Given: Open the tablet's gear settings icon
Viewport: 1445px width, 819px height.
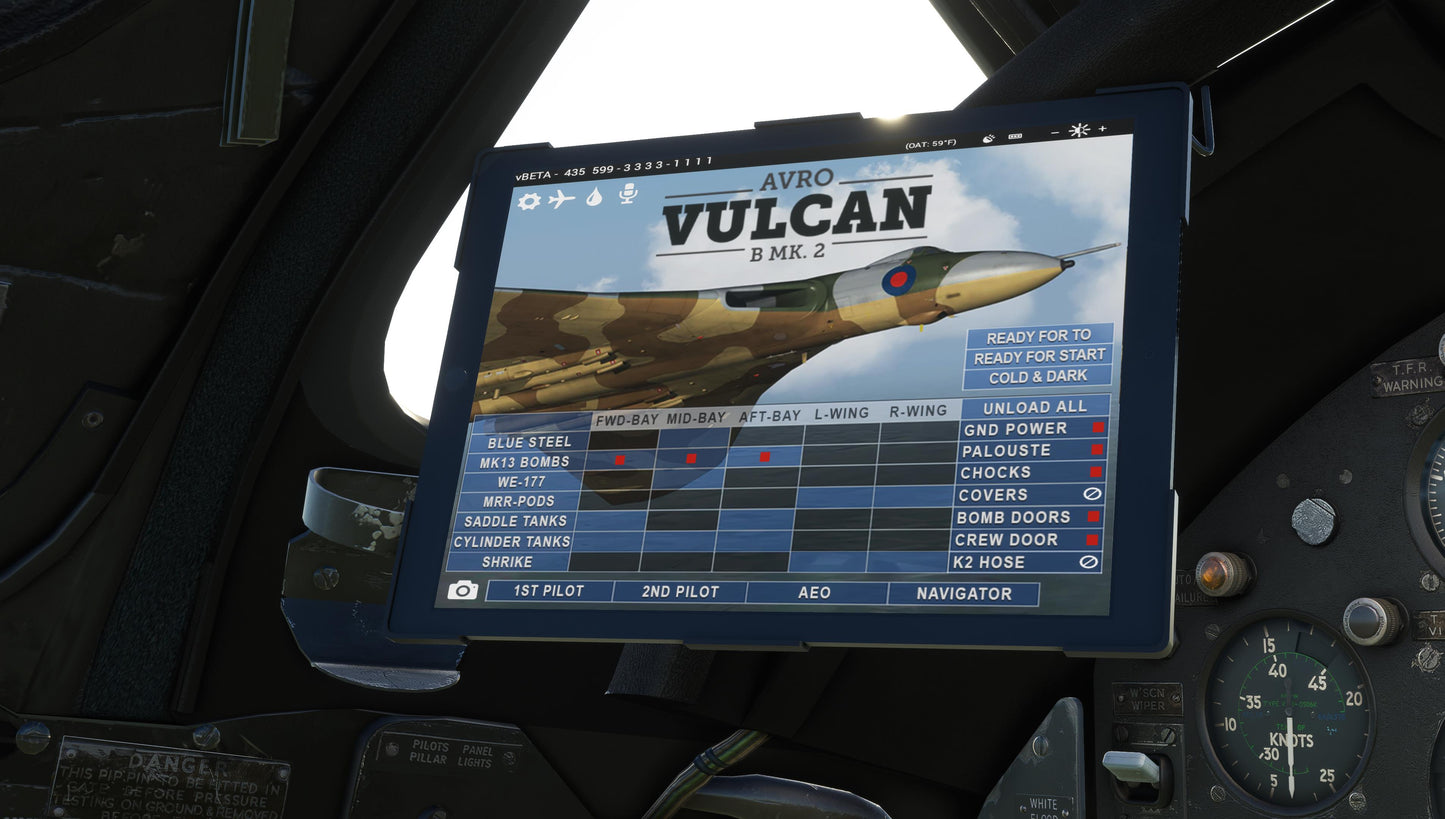Looking at the screenshot, I should [529, 201].
